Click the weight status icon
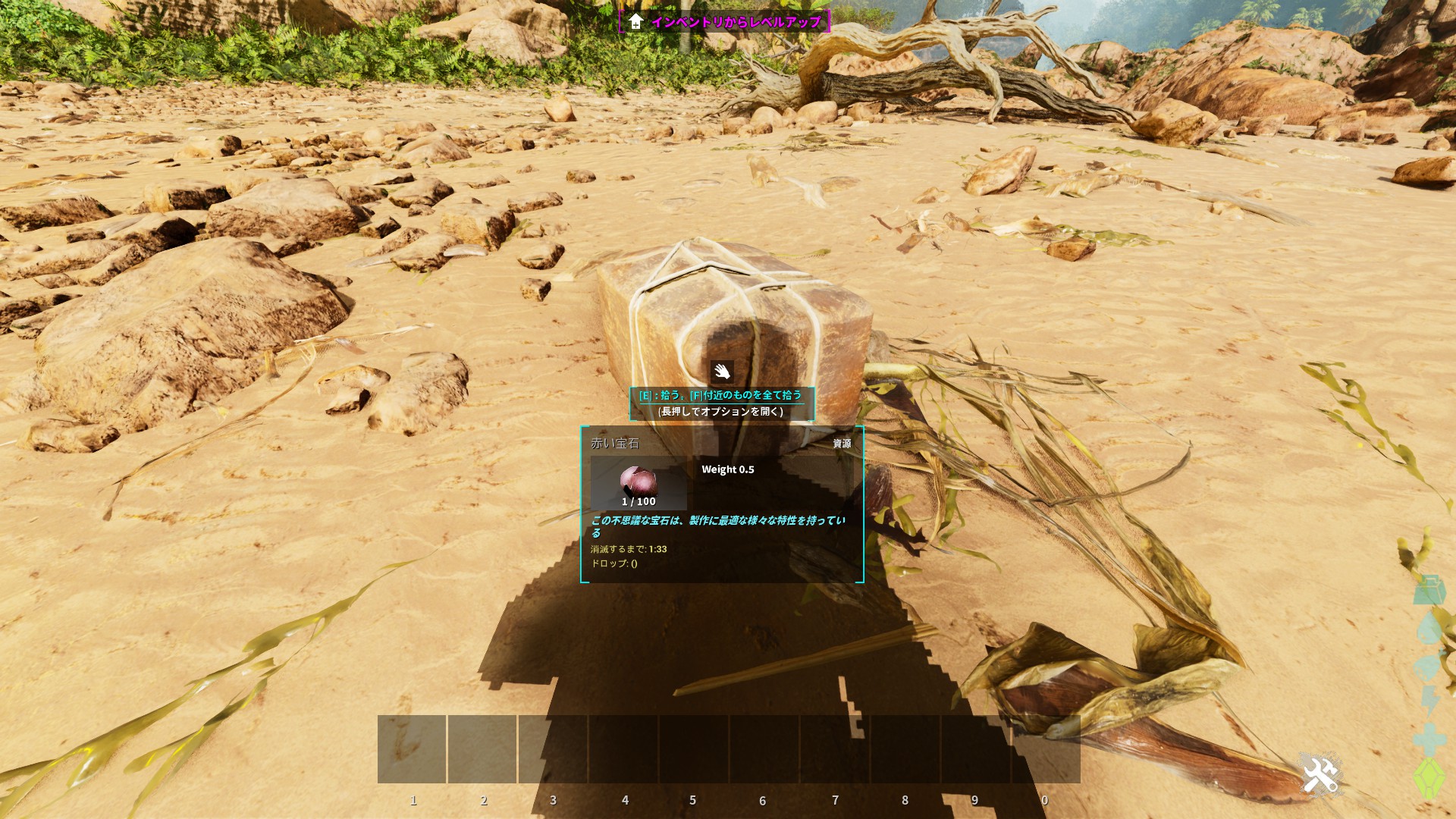Viewport: 1456px width, 819px height. (1429, 590)
